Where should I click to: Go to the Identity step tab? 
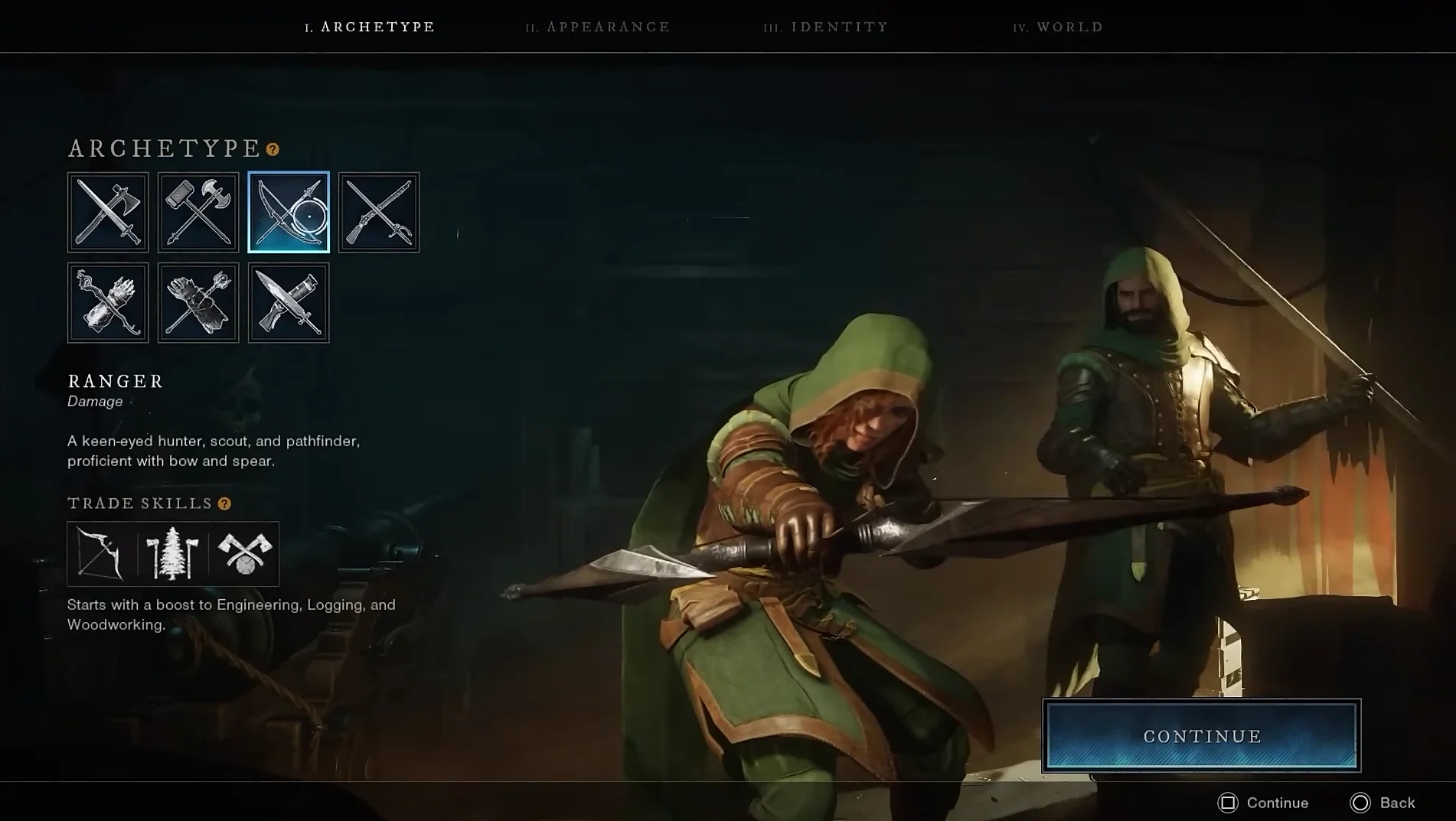point(826,27)
